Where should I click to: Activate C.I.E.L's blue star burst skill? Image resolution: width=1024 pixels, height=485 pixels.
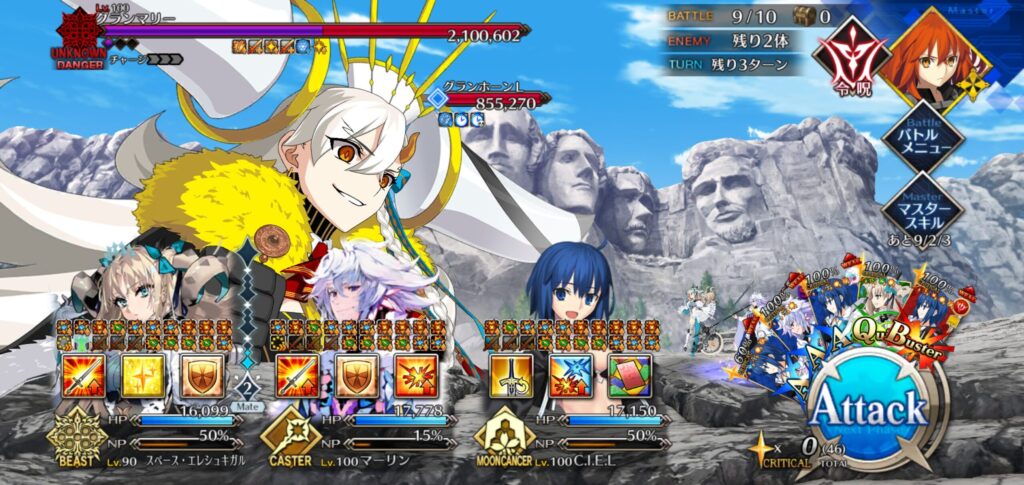[x=569, y=374]
